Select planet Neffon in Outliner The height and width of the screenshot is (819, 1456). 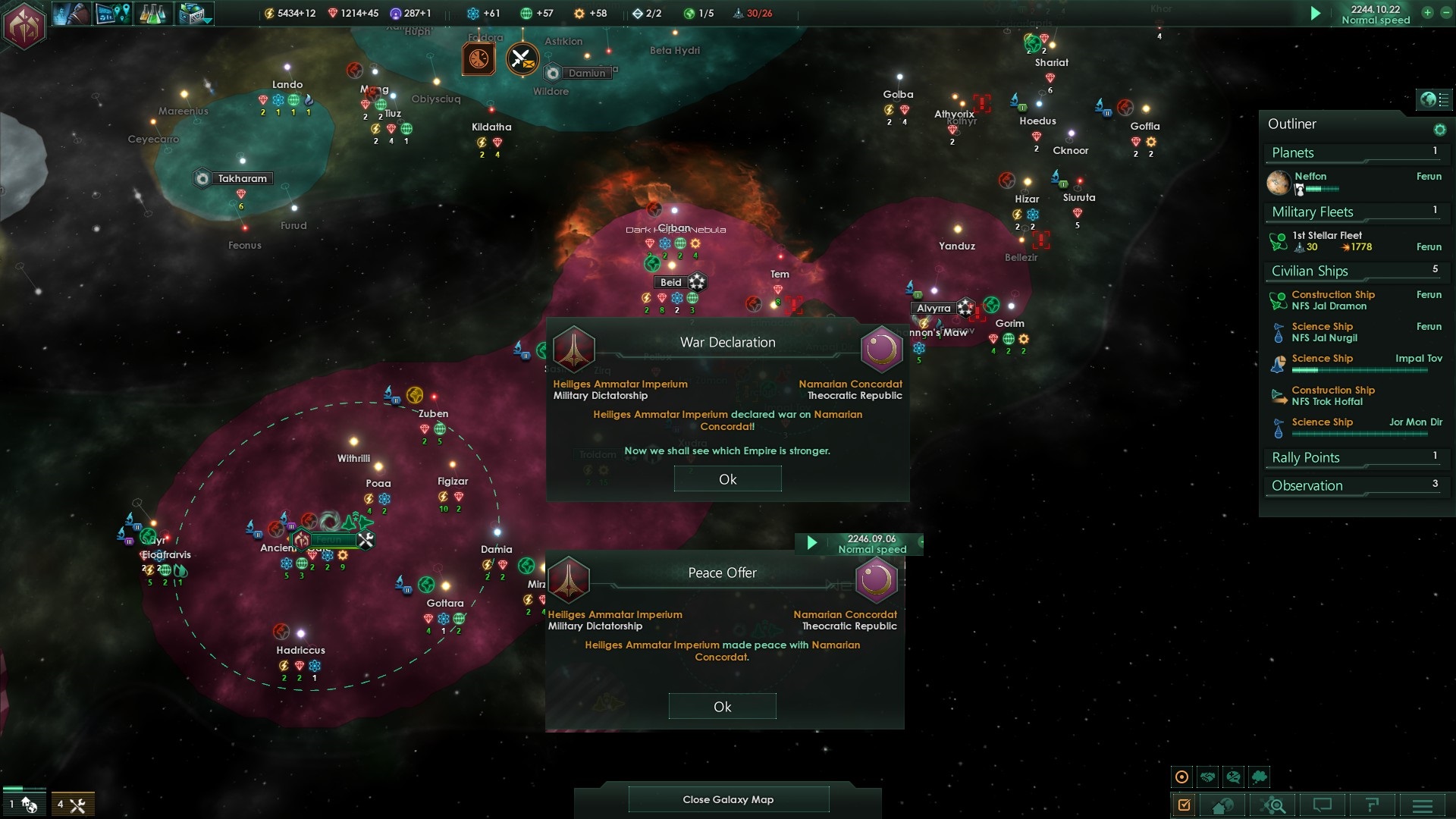pos(1310,177)
